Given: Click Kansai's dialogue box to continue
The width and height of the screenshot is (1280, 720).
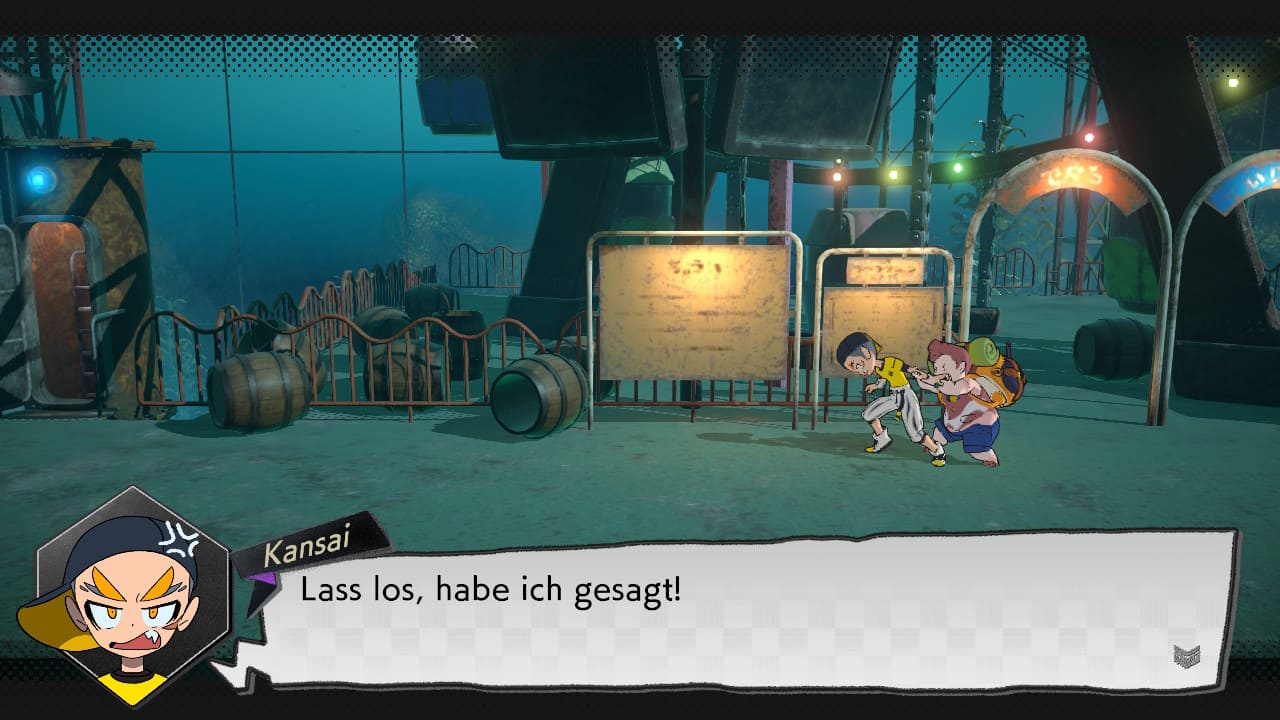Looking at the screenshot, I should point(740,610).
